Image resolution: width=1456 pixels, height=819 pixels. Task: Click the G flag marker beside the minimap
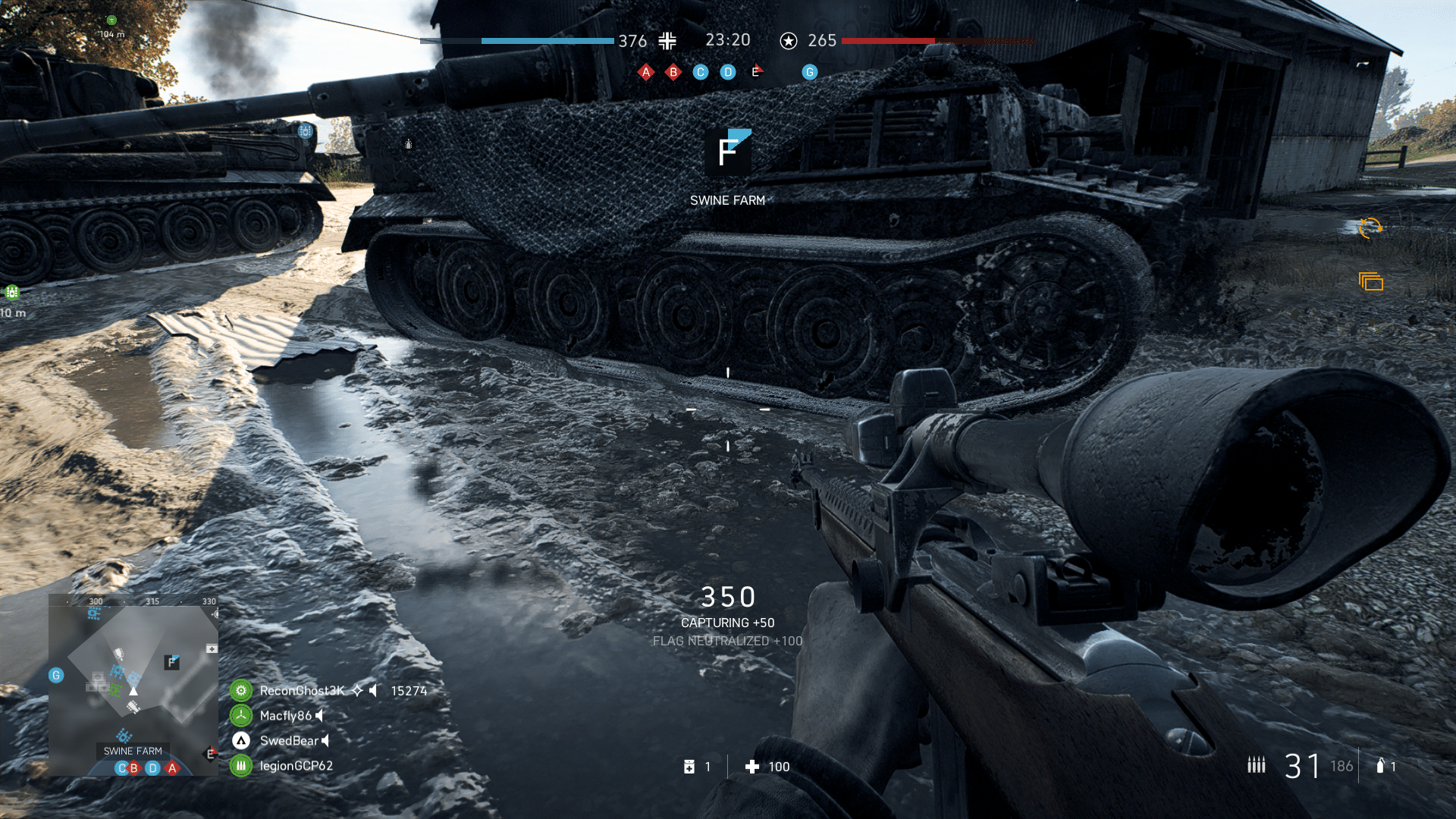tap(56, 675)
